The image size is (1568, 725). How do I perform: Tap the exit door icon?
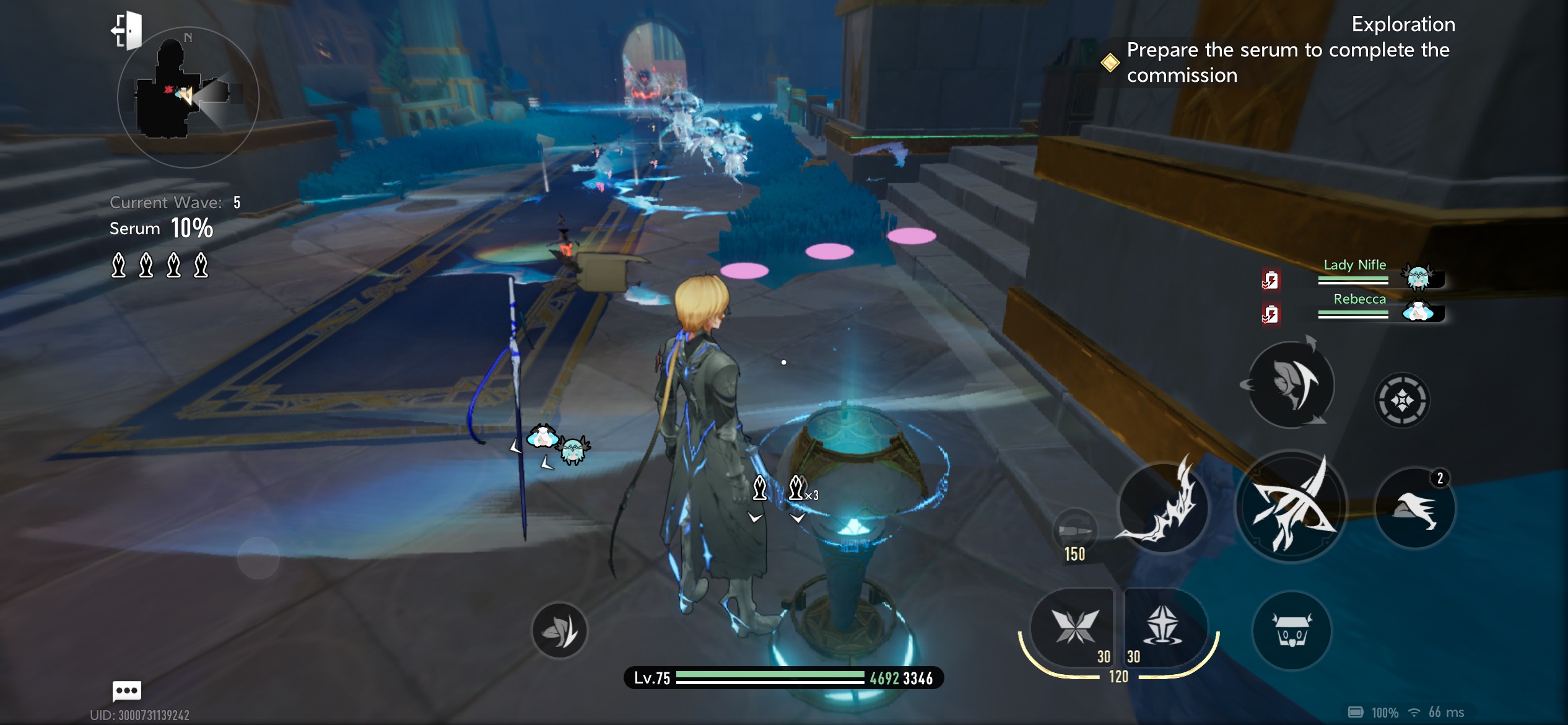tap(127, 30)
